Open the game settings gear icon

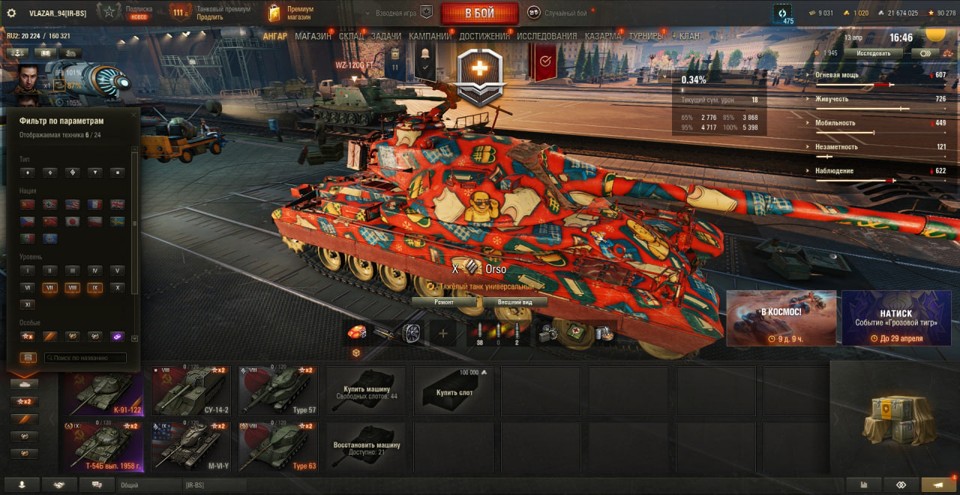[12, 13]
